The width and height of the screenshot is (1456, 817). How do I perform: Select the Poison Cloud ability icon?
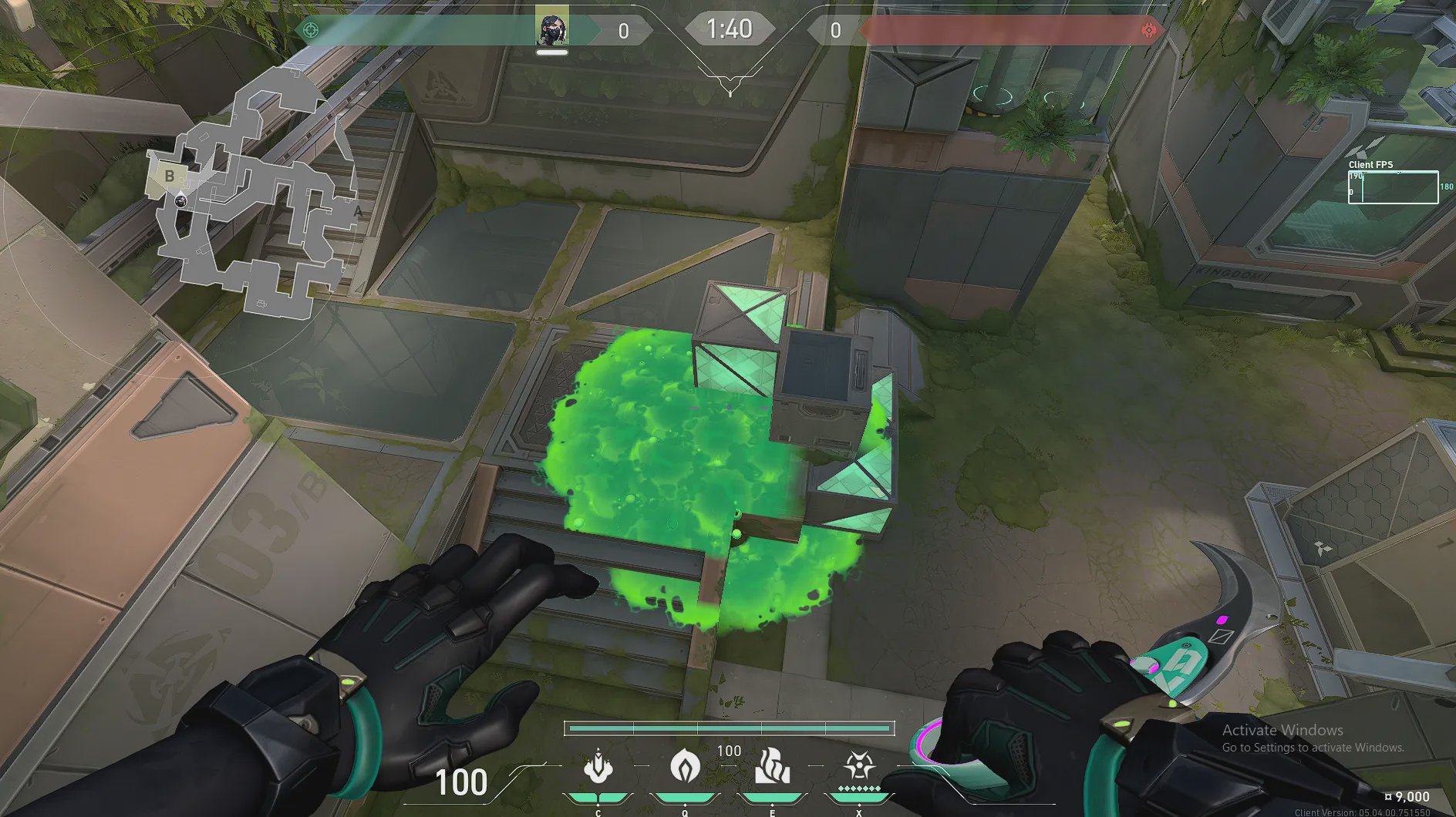coord(684,766)
